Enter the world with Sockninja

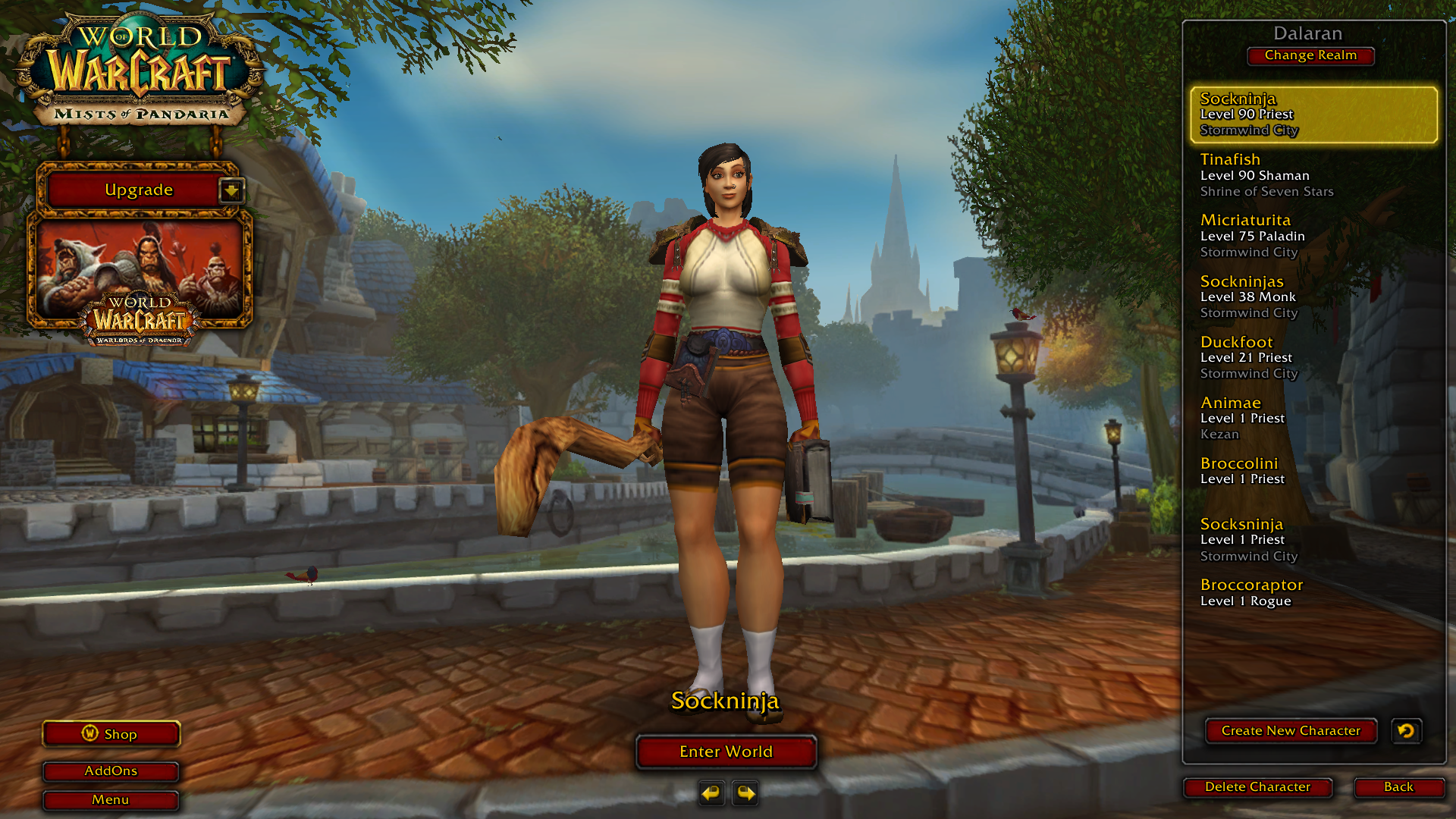click(x=726, y=752)
